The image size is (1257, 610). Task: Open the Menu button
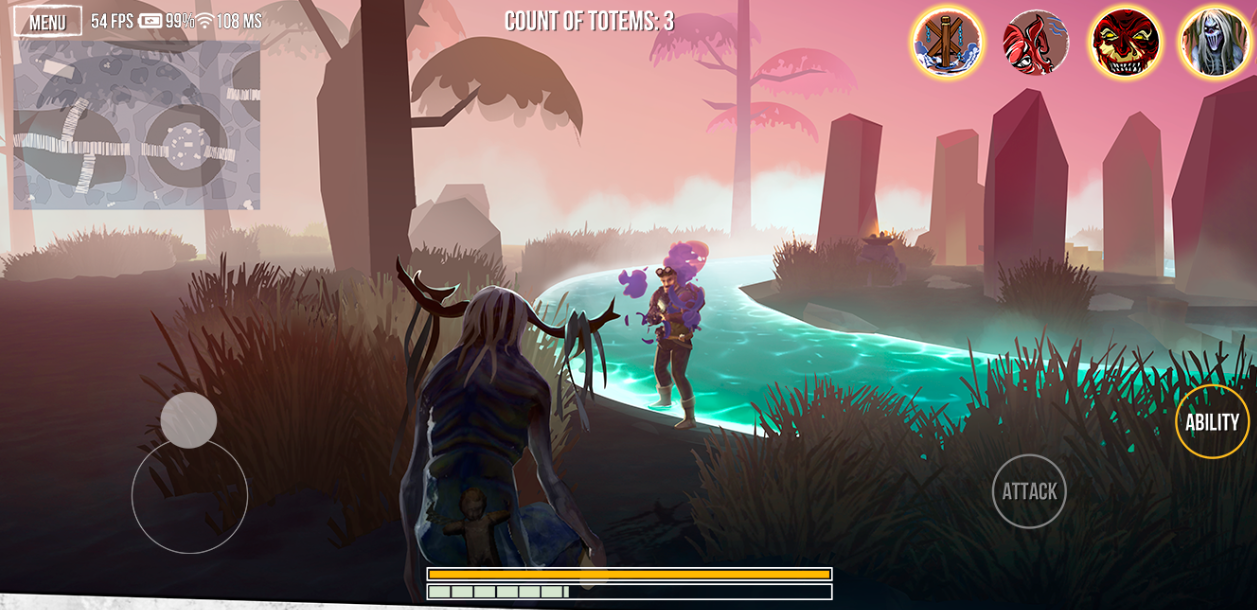click(x=47, y=21)
